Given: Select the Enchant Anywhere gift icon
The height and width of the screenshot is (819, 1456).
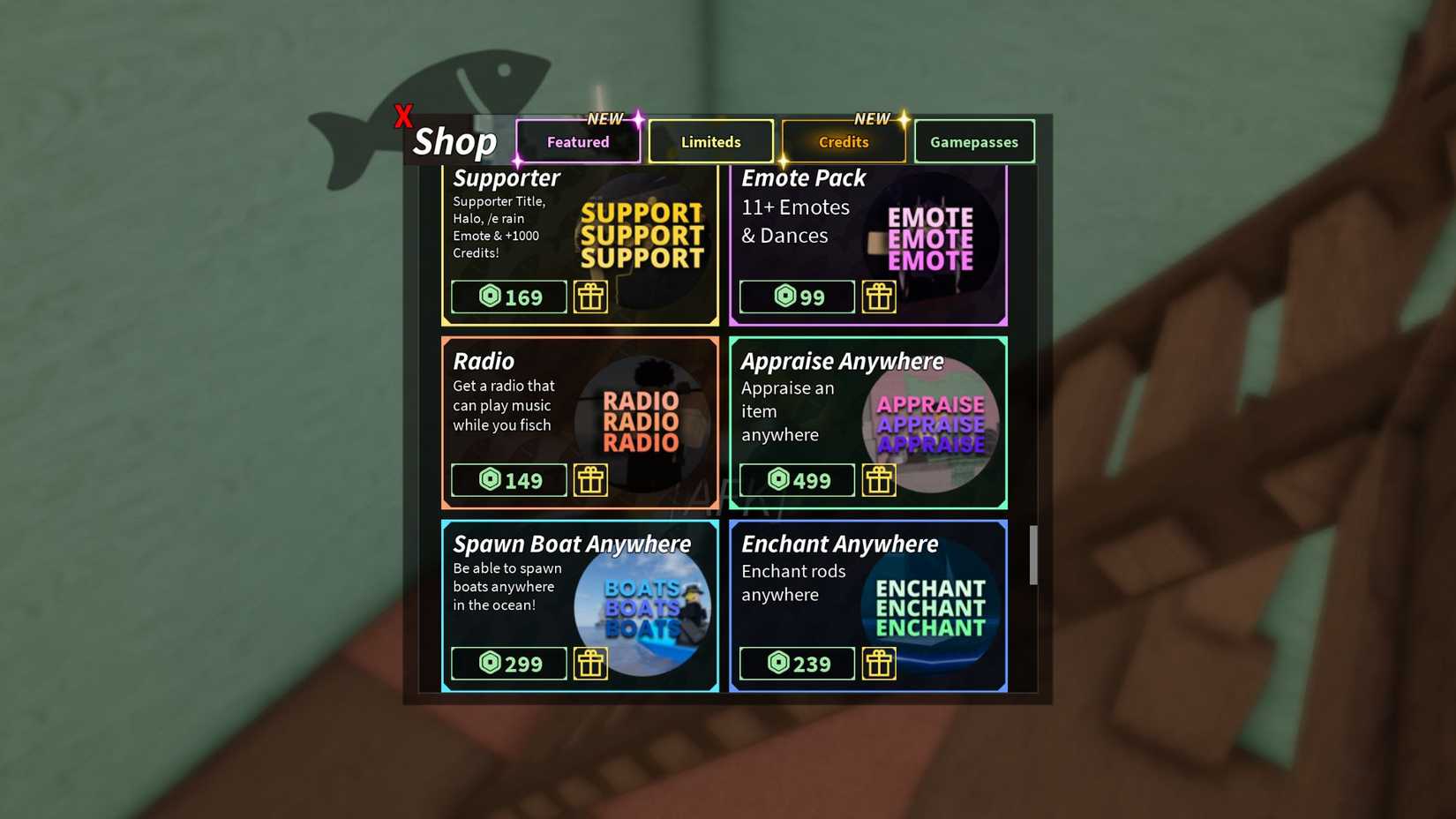Looking at the screenshot, I should (879, 664).
